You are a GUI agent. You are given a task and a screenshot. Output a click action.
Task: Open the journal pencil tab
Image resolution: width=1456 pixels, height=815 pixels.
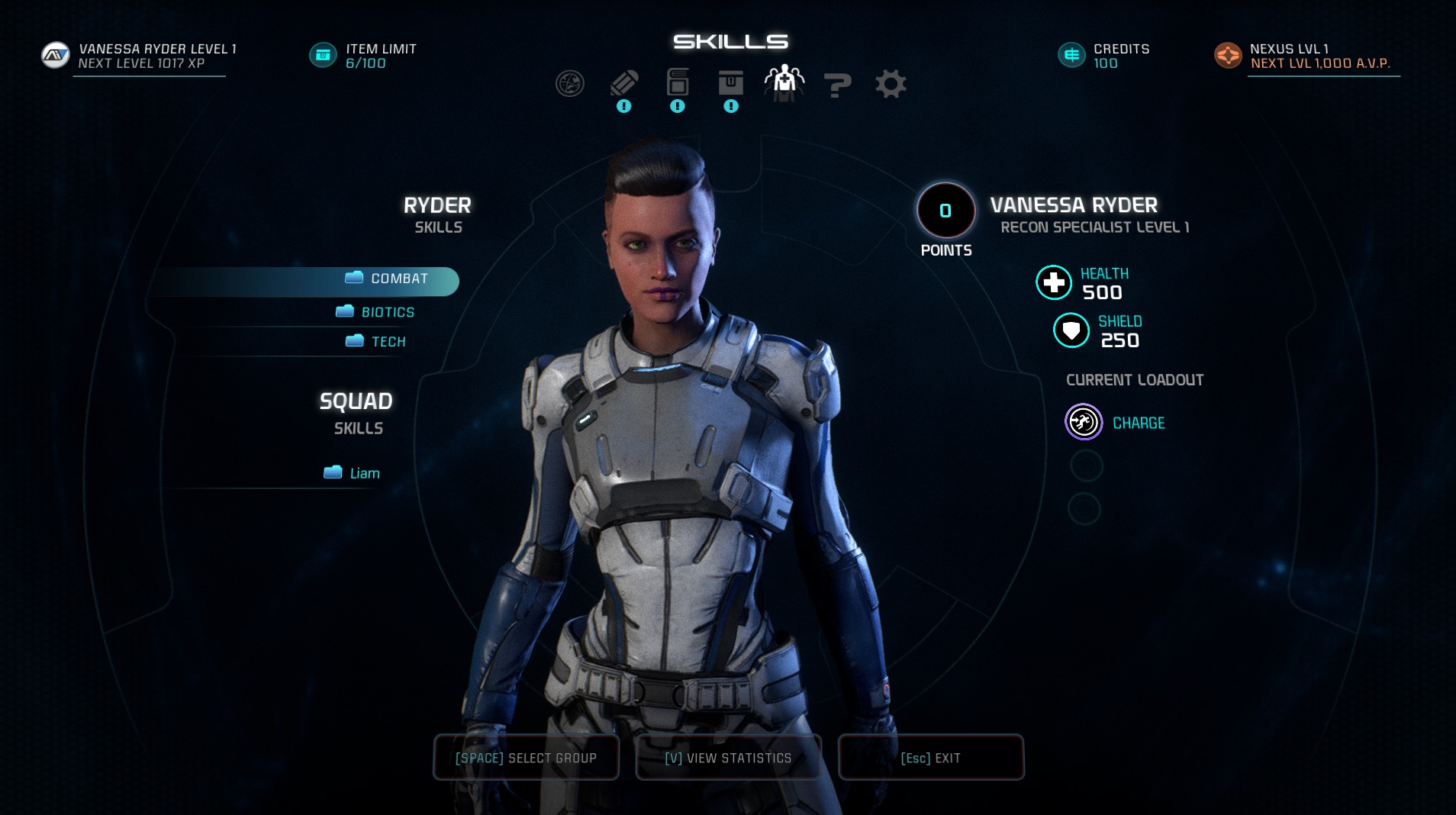coord(623,83)
